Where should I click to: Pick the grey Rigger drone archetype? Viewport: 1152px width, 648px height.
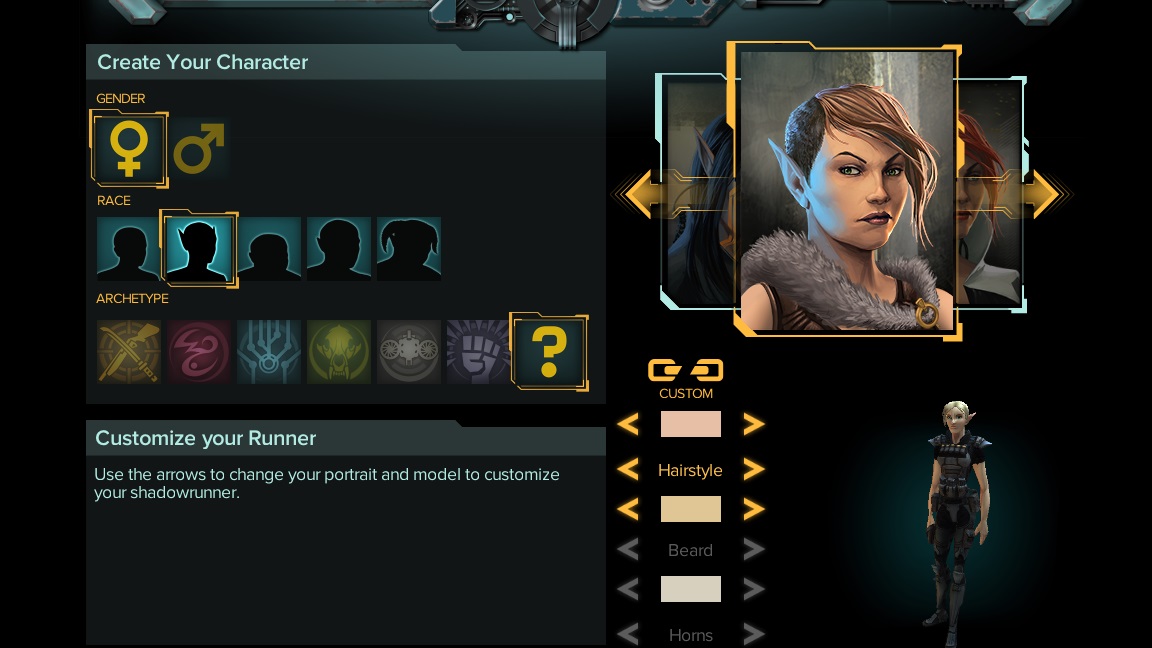click(x=409, y=351)
